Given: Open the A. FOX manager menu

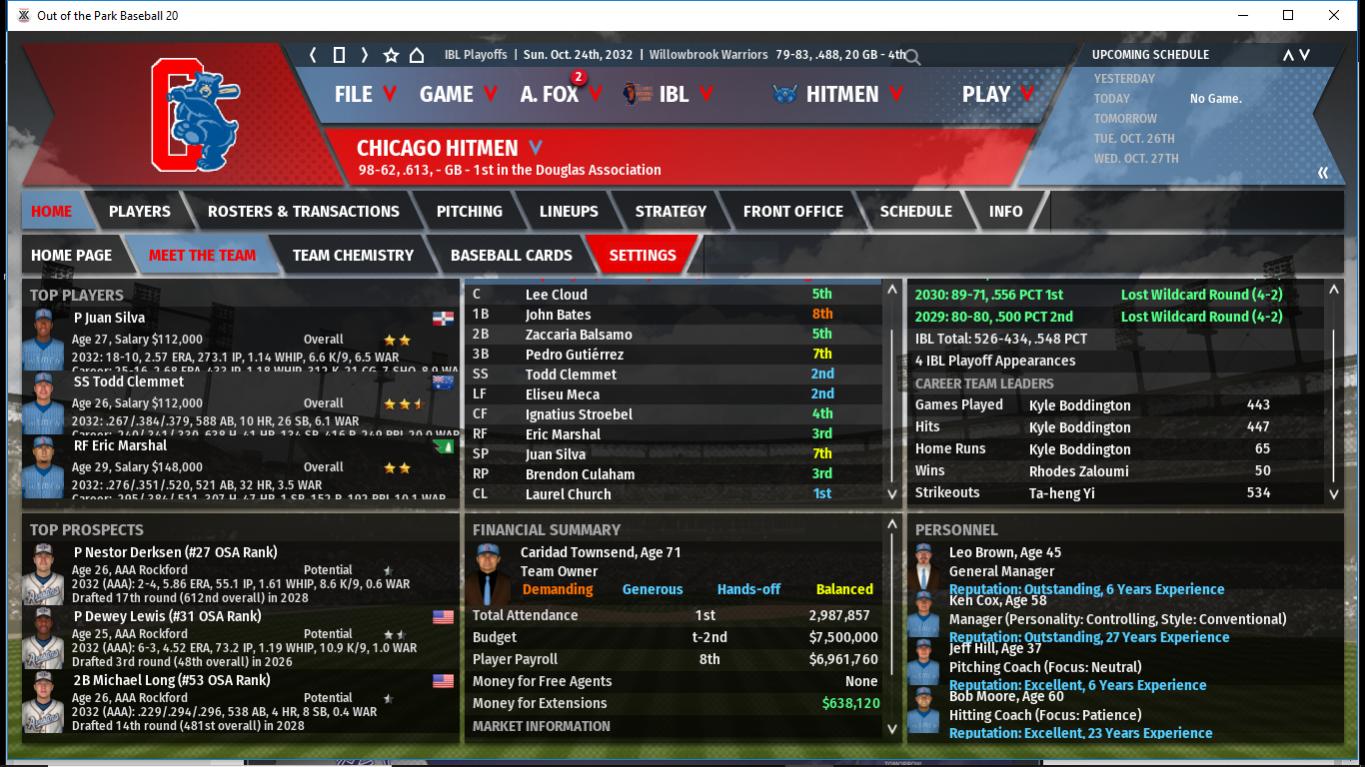Looking at the screenshot, I should pyautogui.click(x=560, y=94).
